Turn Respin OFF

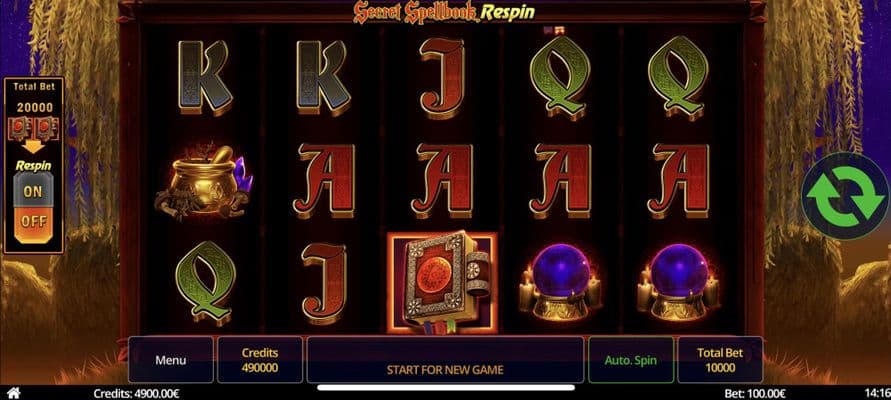(33, 221)
